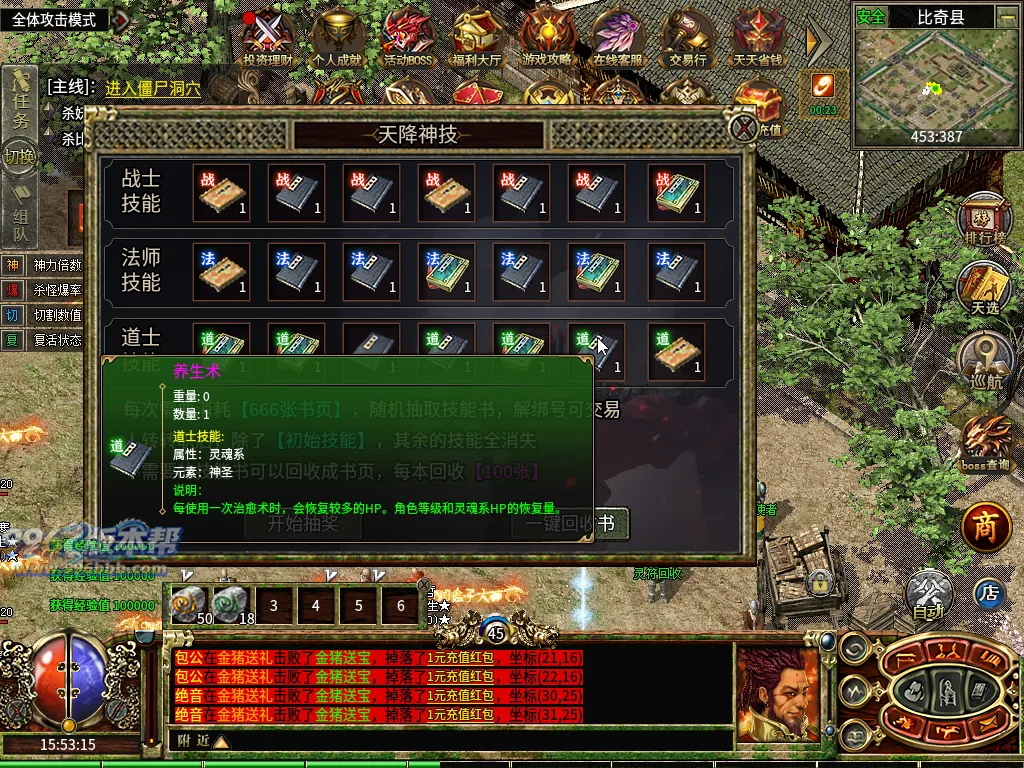
Task: Open the 商 shop button
Action: click(x=985, y=526)
